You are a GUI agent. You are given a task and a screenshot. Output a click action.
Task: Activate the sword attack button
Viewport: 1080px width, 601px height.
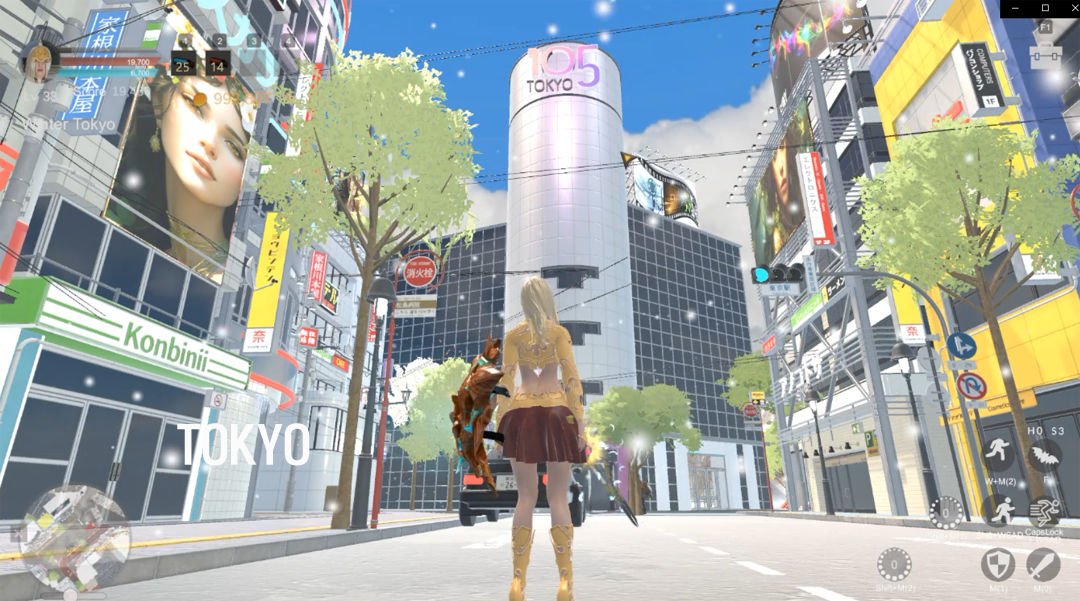(x=1045, y=565)
